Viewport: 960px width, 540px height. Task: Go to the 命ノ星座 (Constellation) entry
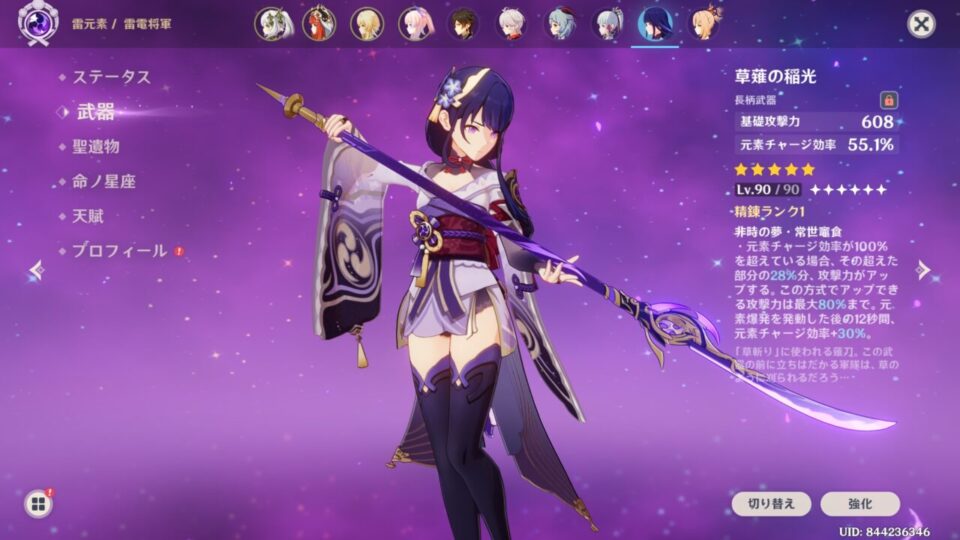pos(103,181)
